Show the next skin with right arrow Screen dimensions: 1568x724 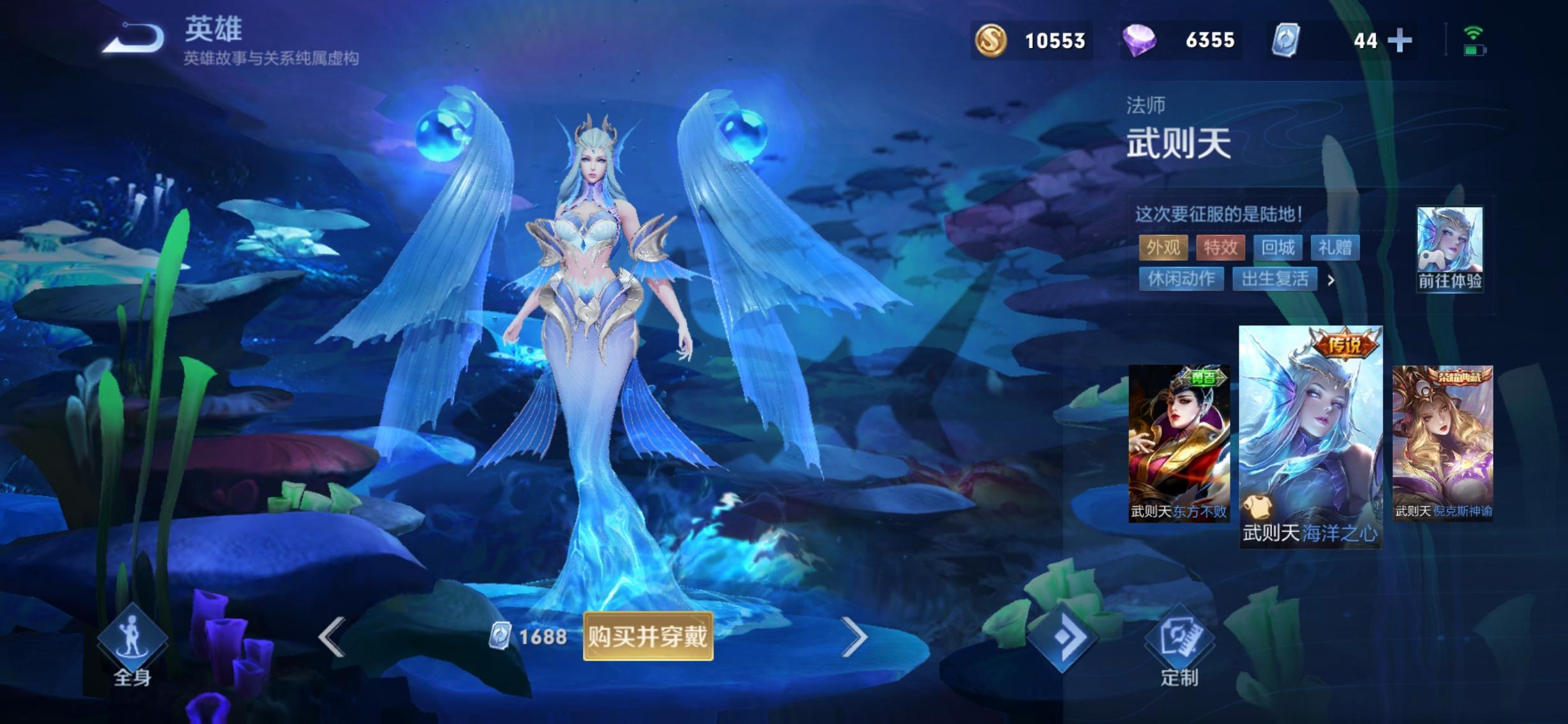click(854, 636)
